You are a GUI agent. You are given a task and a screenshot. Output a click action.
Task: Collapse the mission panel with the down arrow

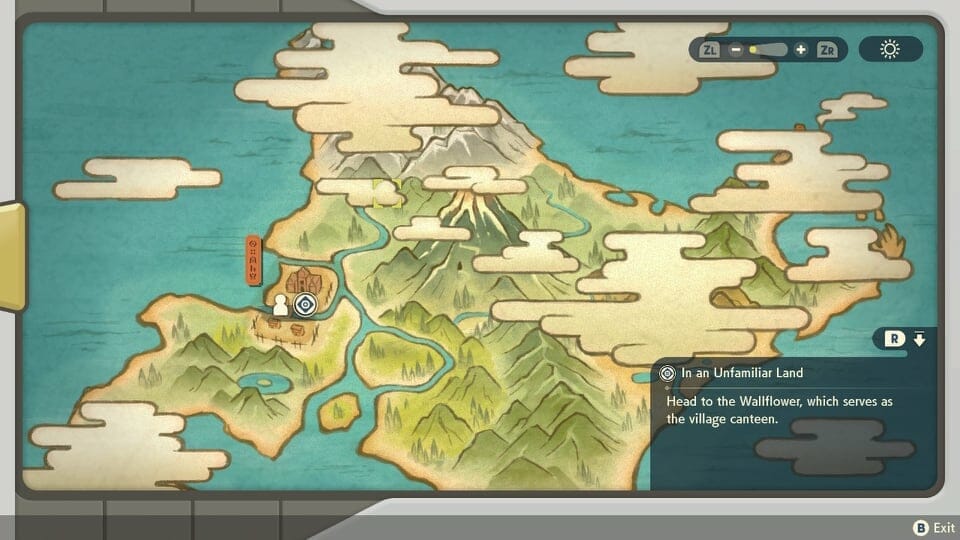point(919,339)
